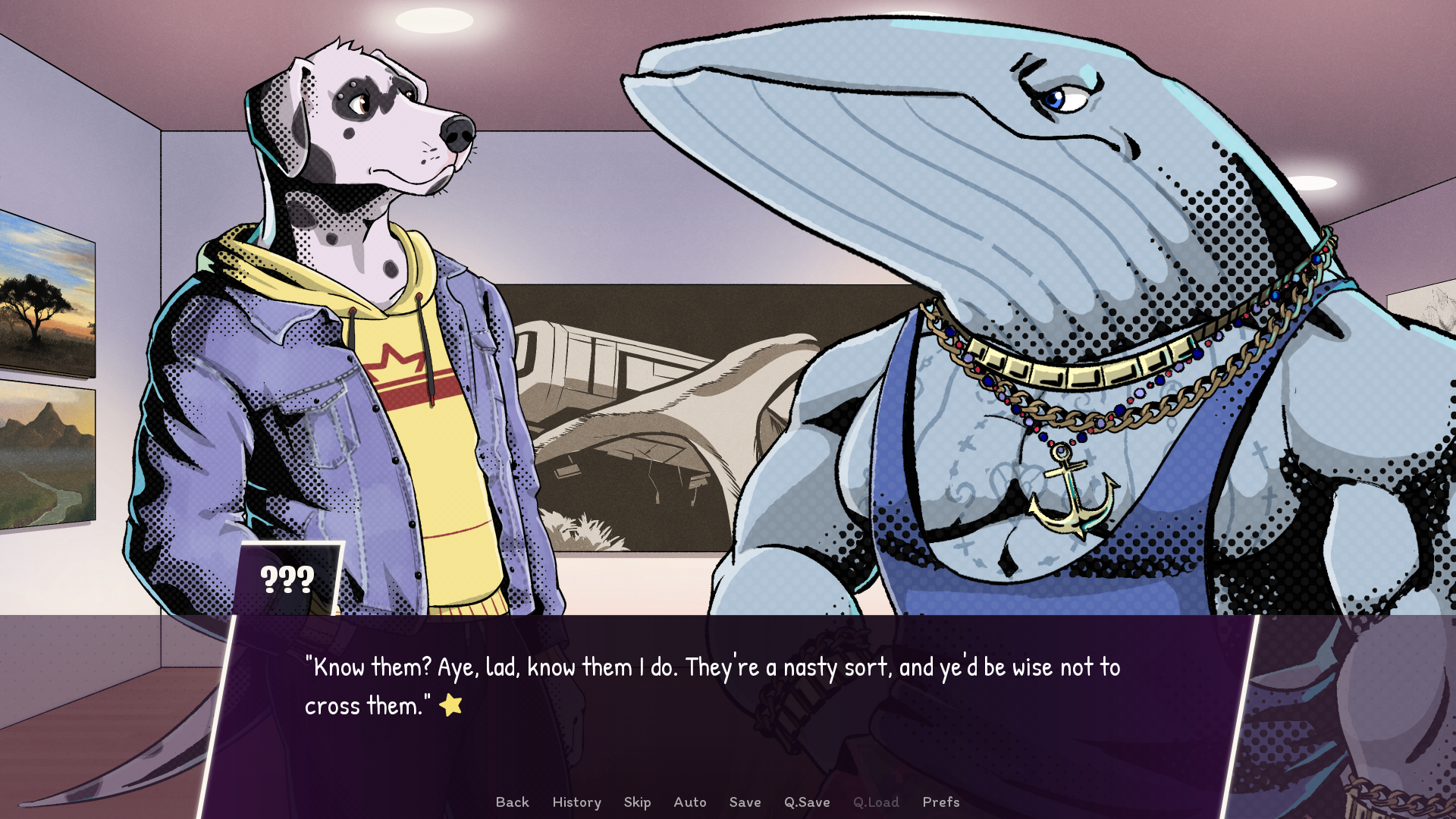This screenshot has width=1456, height=819.
Task: Toggle Auto-advance dialogue
Action: tap(689, 802)
